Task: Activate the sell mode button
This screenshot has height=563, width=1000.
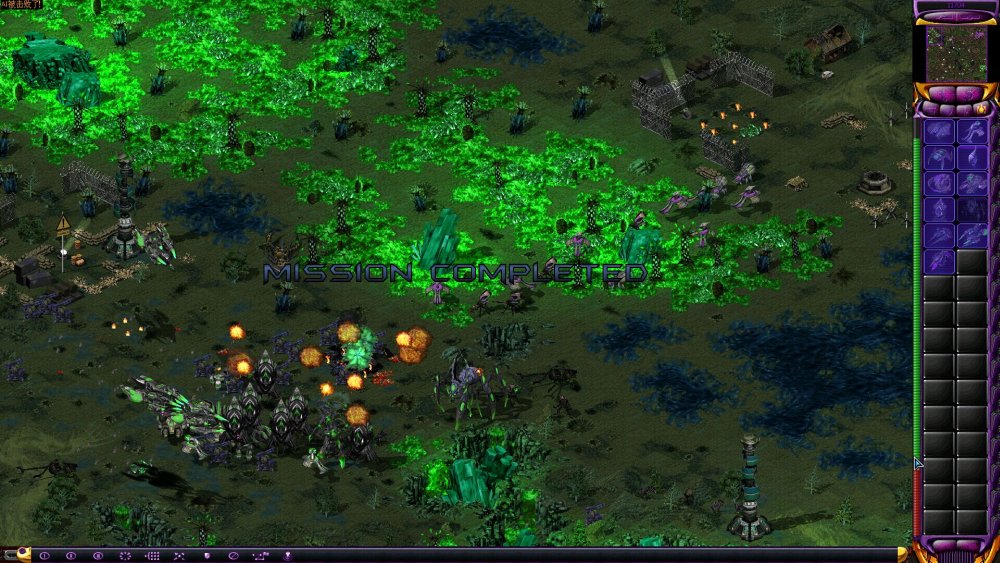Action: click(x=969, y=94)
